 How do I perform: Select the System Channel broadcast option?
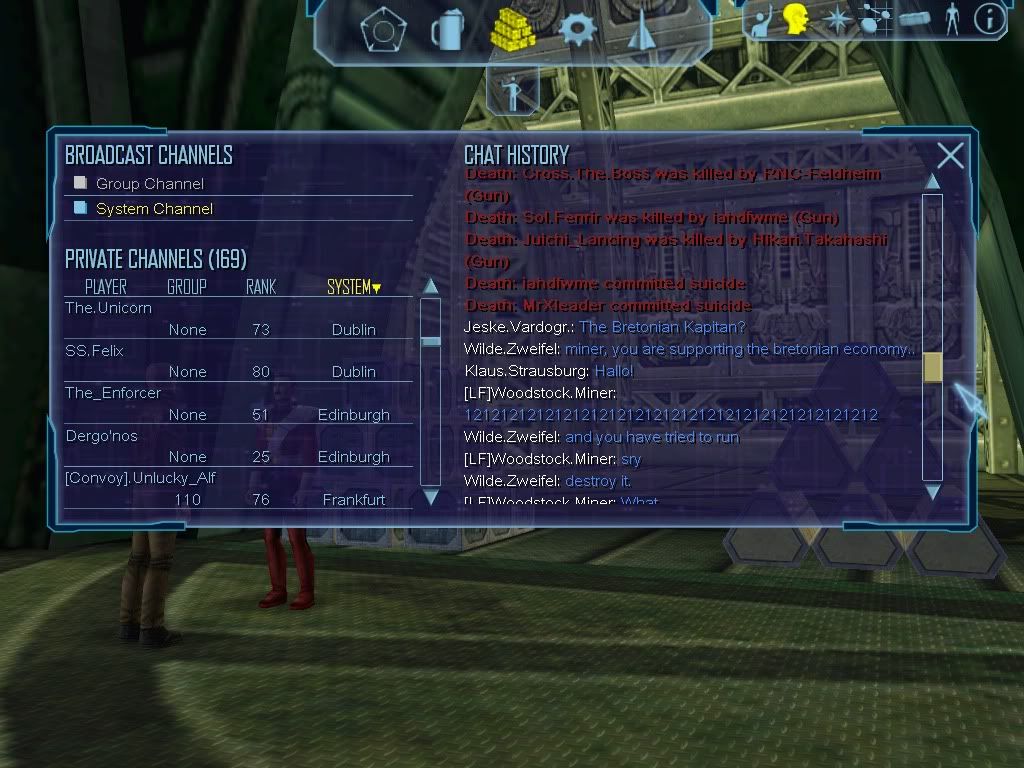click(153, 209)
